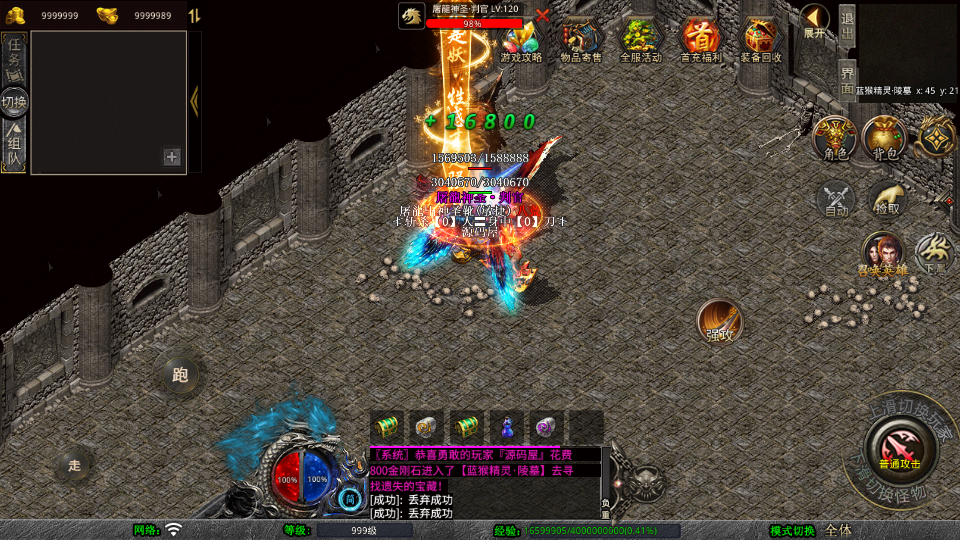
Task: Use the blue potion in the quick bar
Action: (506, 426)
